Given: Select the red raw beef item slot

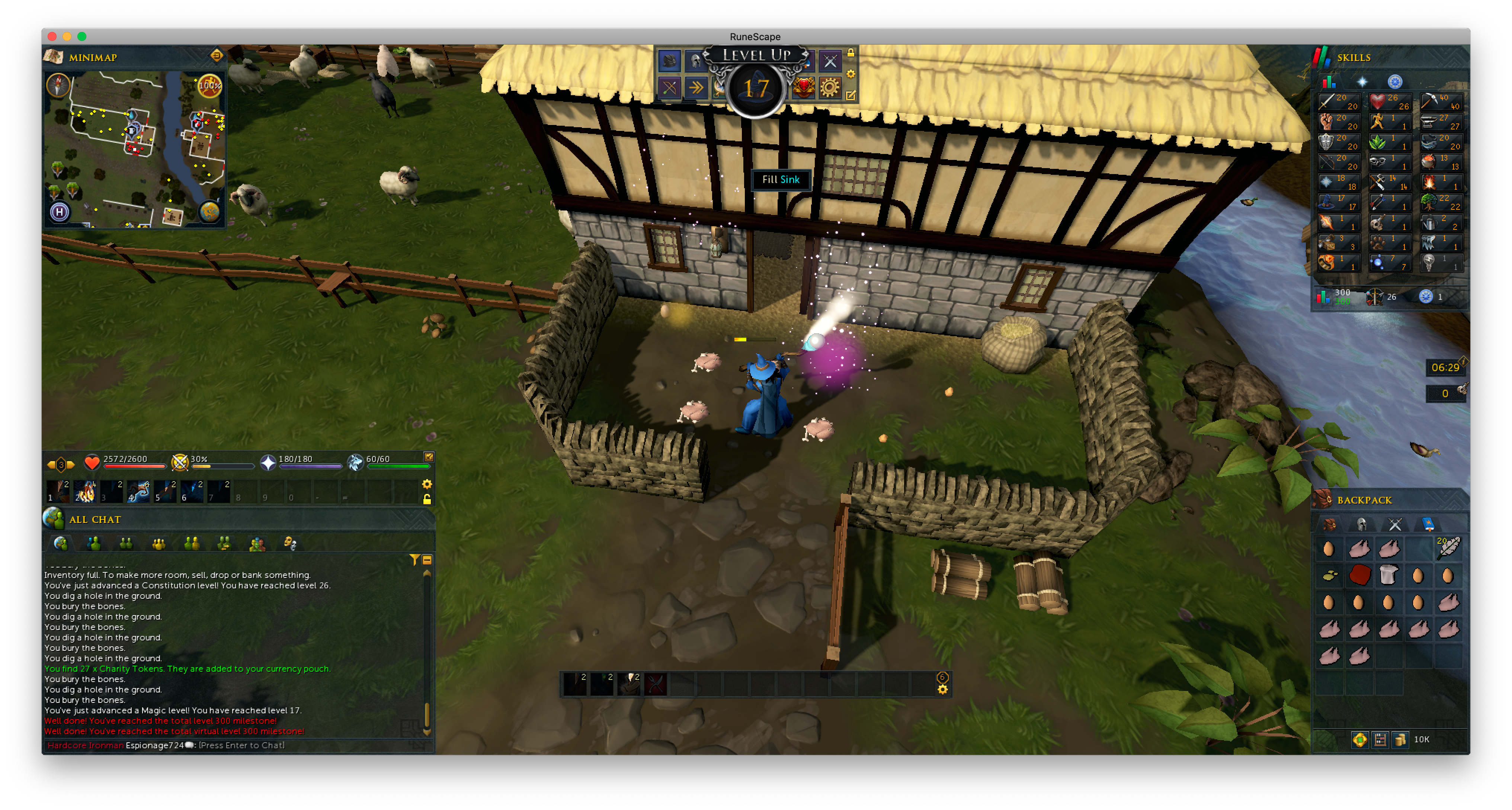Looking at the screenshot, I should (x=1359, y=575).
